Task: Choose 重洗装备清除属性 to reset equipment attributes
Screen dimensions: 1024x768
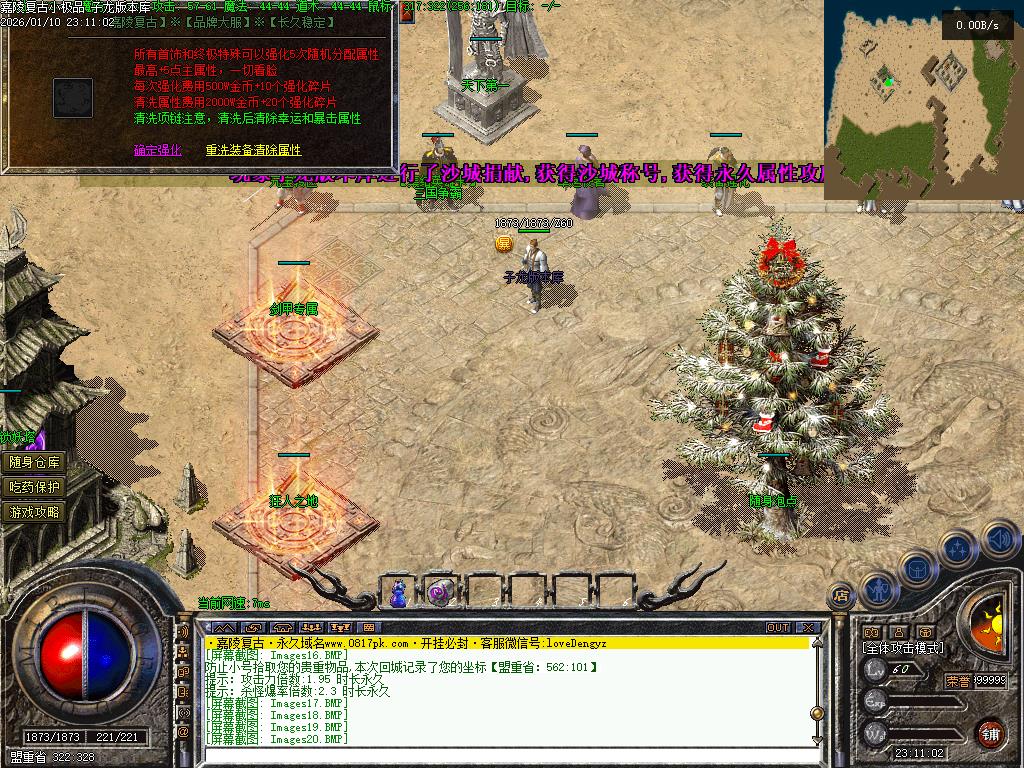Action: click(253, 150)
